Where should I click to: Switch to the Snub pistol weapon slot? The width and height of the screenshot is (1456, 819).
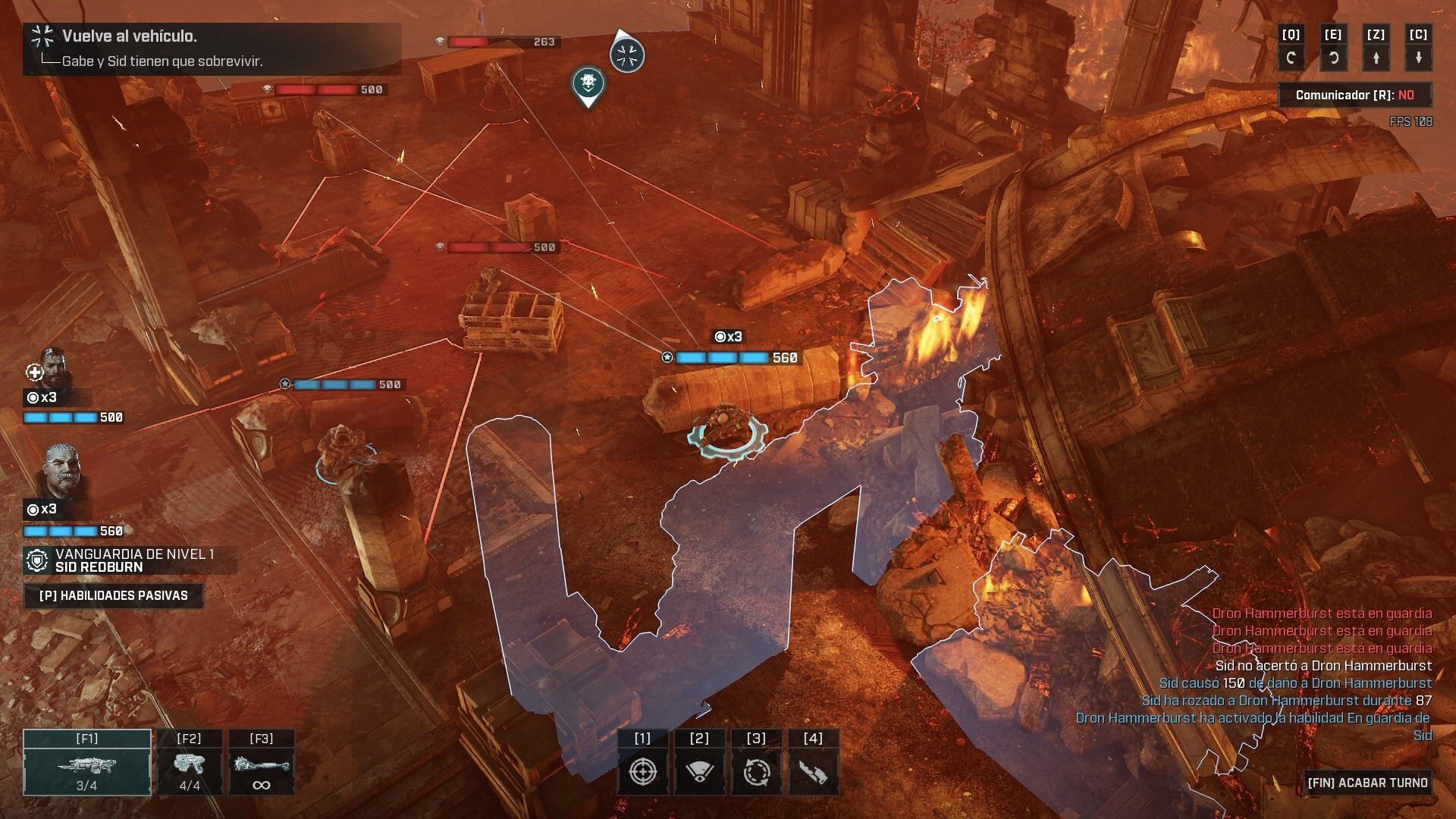(x=189, y=763)
